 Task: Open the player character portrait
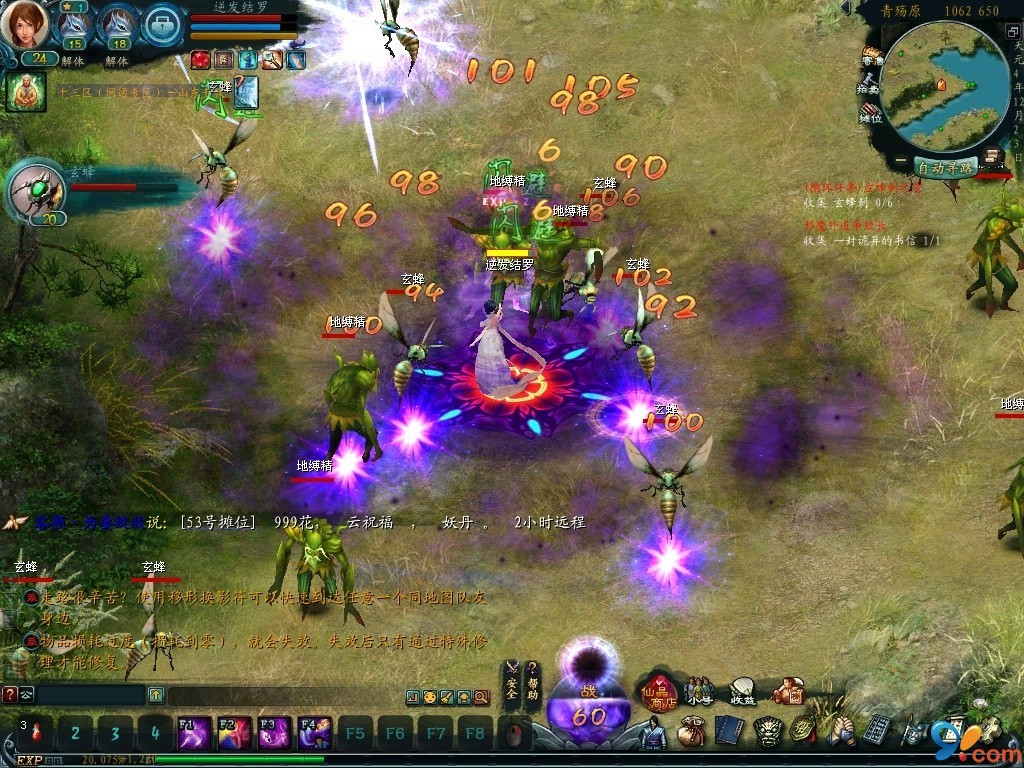point(25,25)
